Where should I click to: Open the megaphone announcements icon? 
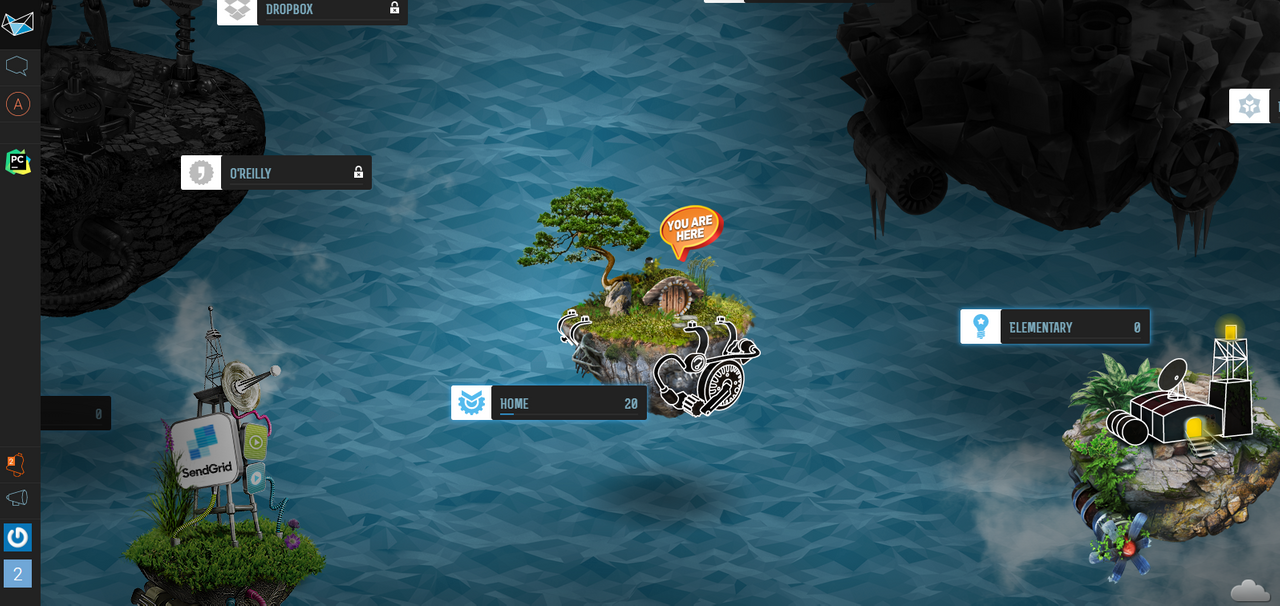(18, 498)
